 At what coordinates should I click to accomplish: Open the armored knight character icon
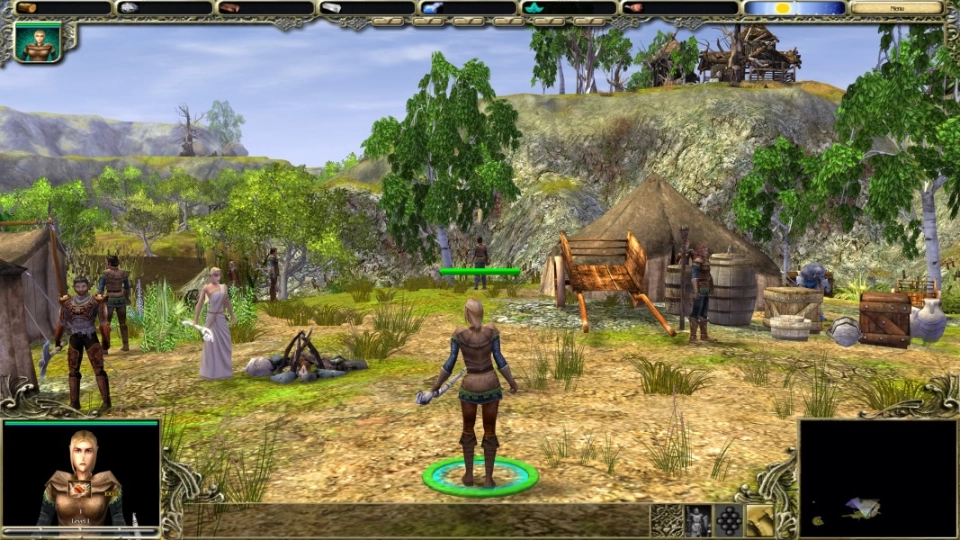pos(698,520)
